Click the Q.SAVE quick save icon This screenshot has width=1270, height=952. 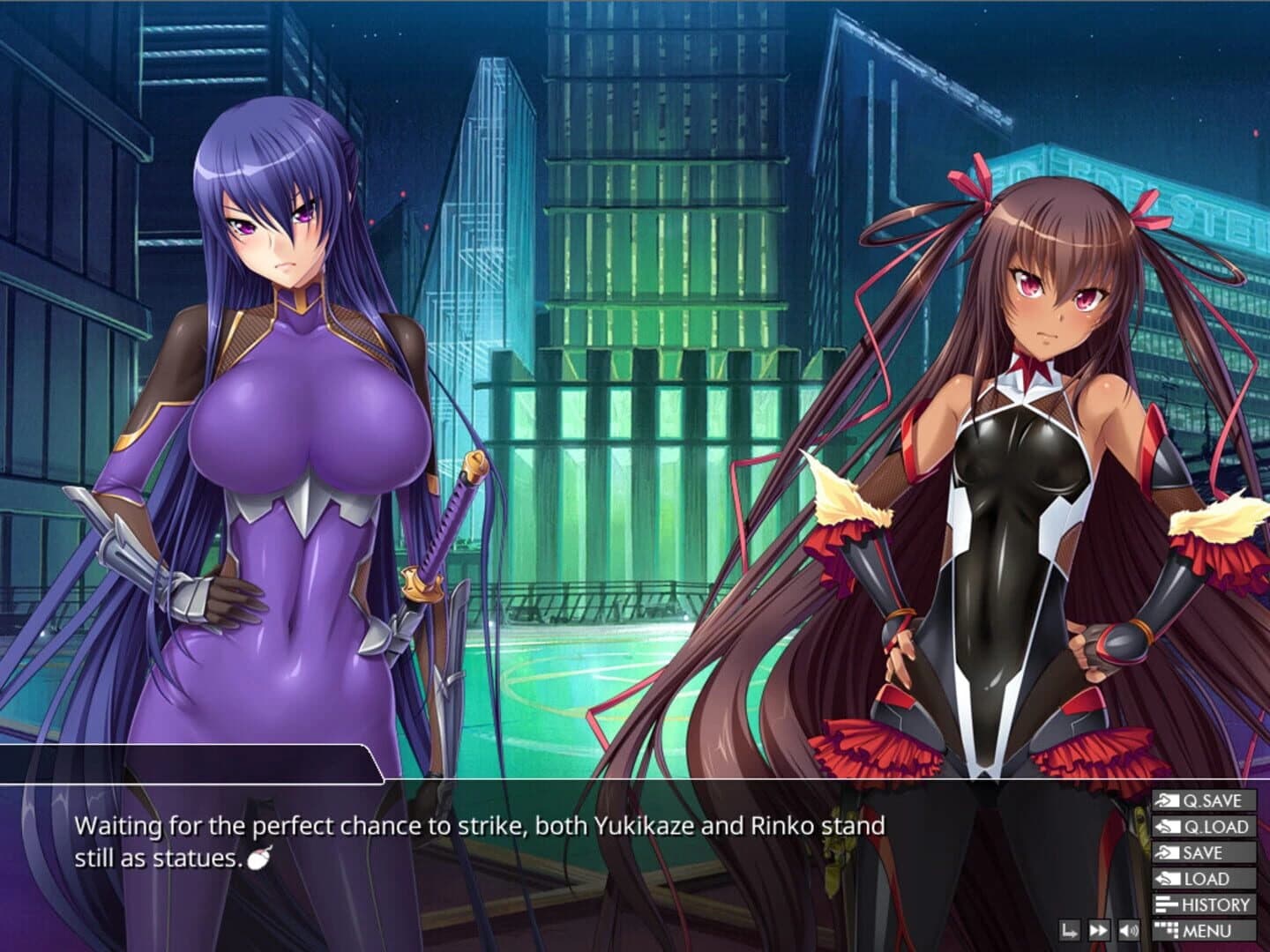(1167, 802)
